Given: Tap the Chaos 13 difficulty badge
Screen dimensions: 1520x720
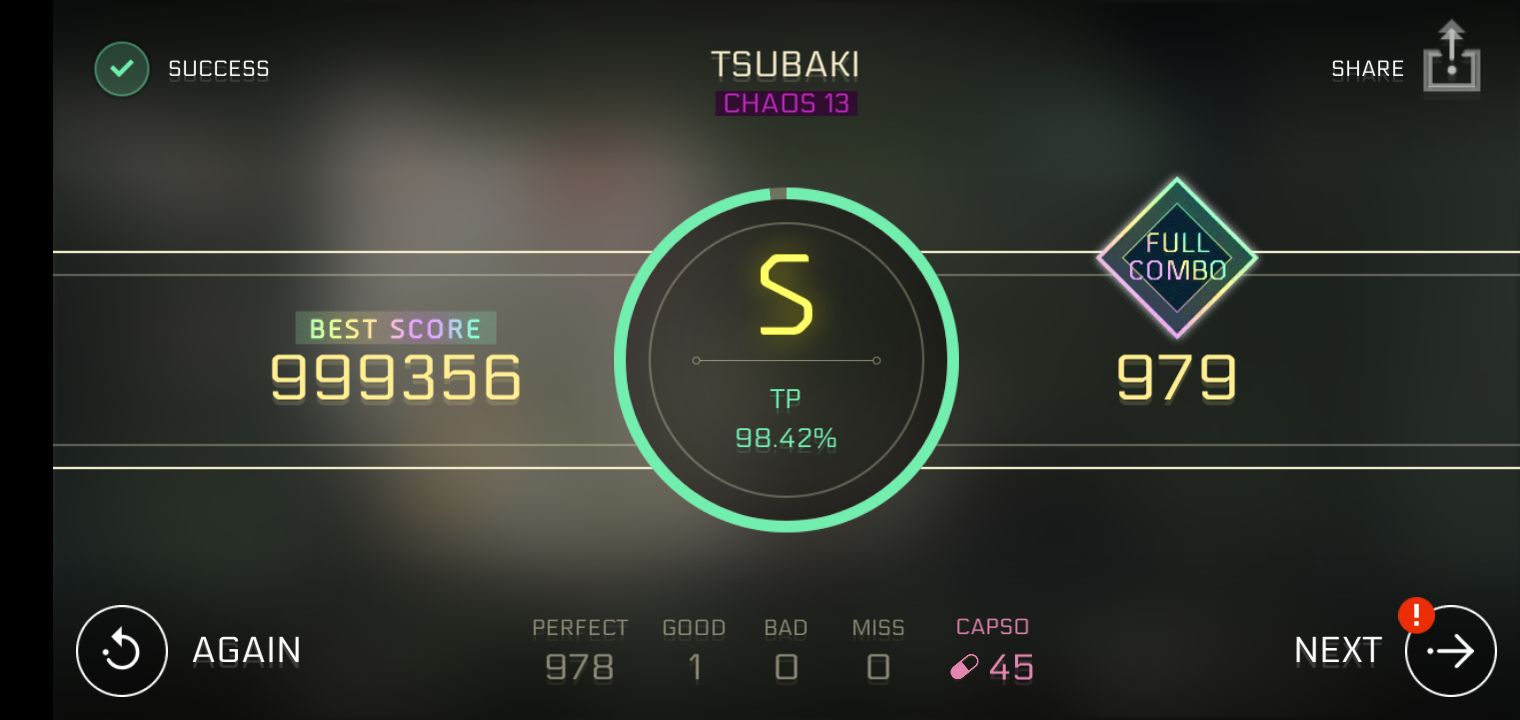Looking at the screenshot, I should click(786, 103).
